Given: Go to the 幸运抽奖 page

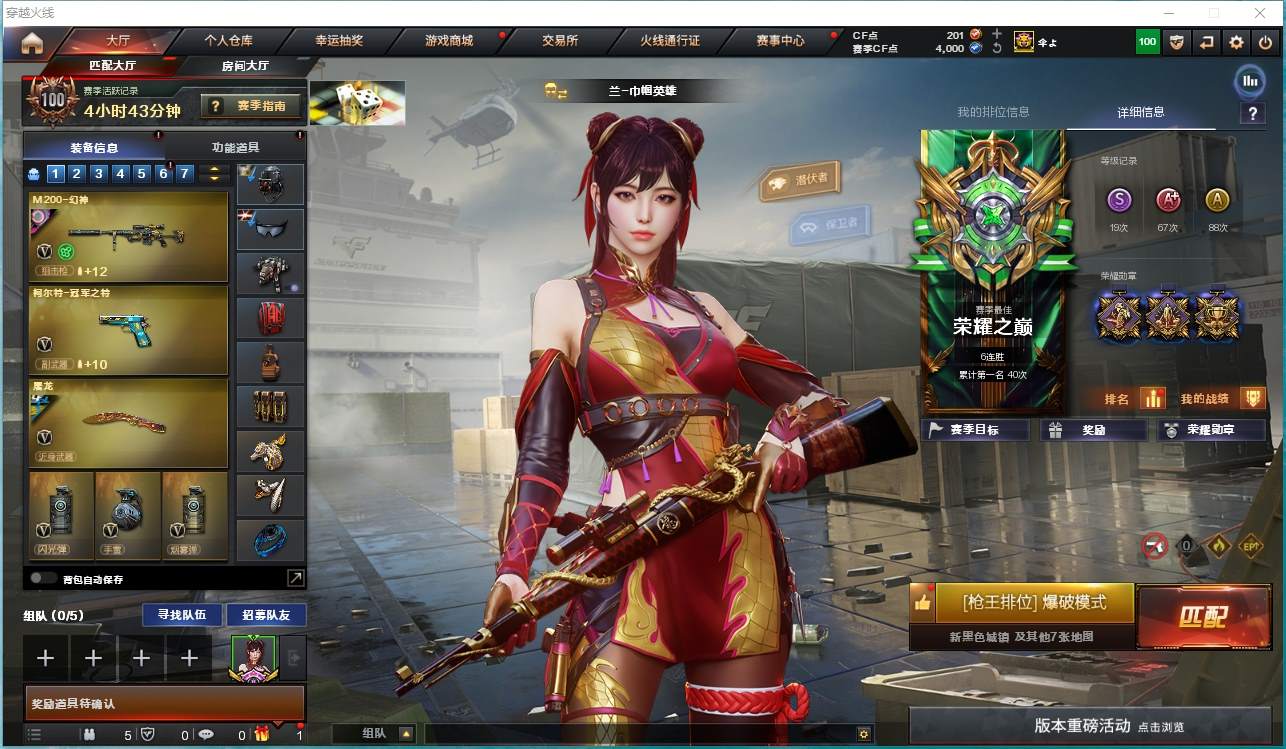Looking at the screenshot, I should [339, 41].
